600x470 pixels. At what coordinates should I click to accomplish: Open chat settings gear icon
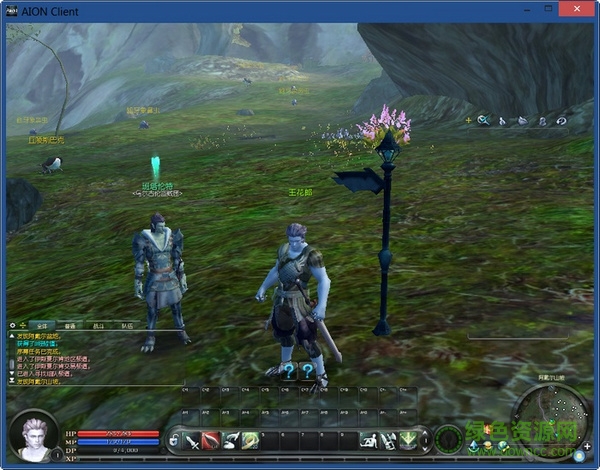click(x=13, y=326)
